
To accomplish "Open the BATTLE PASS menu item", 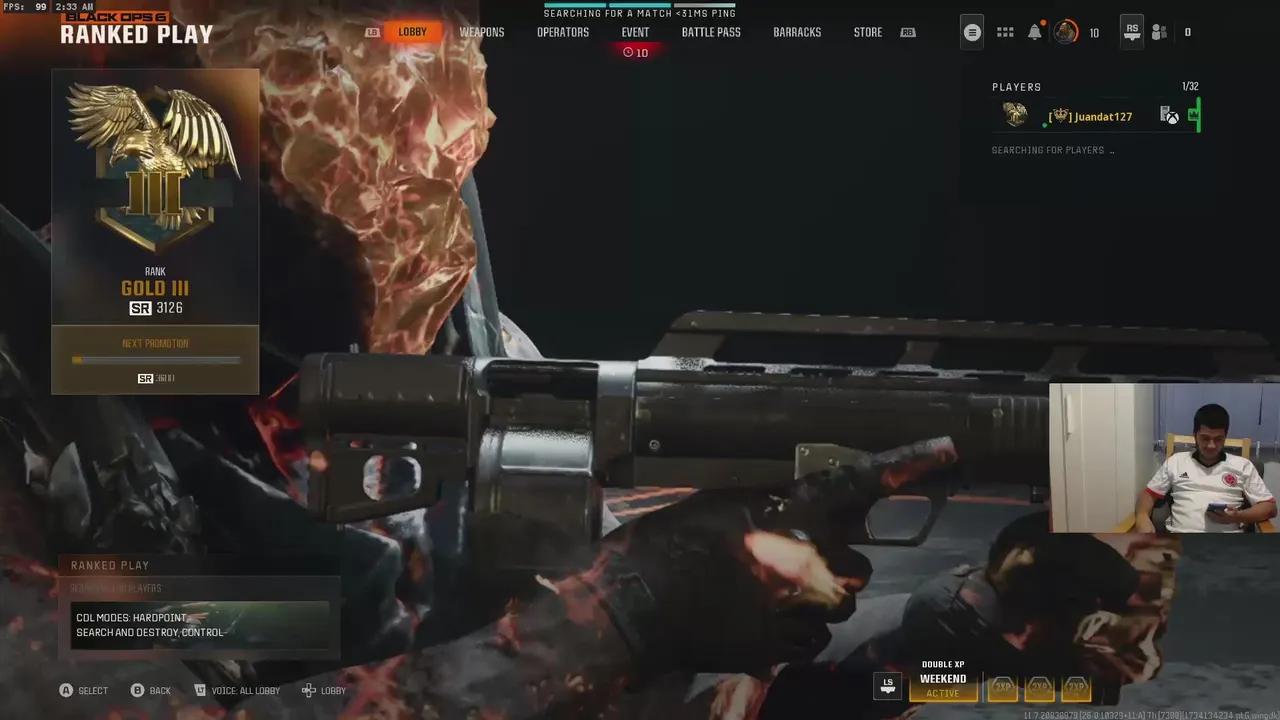I will tap(711, 31).
